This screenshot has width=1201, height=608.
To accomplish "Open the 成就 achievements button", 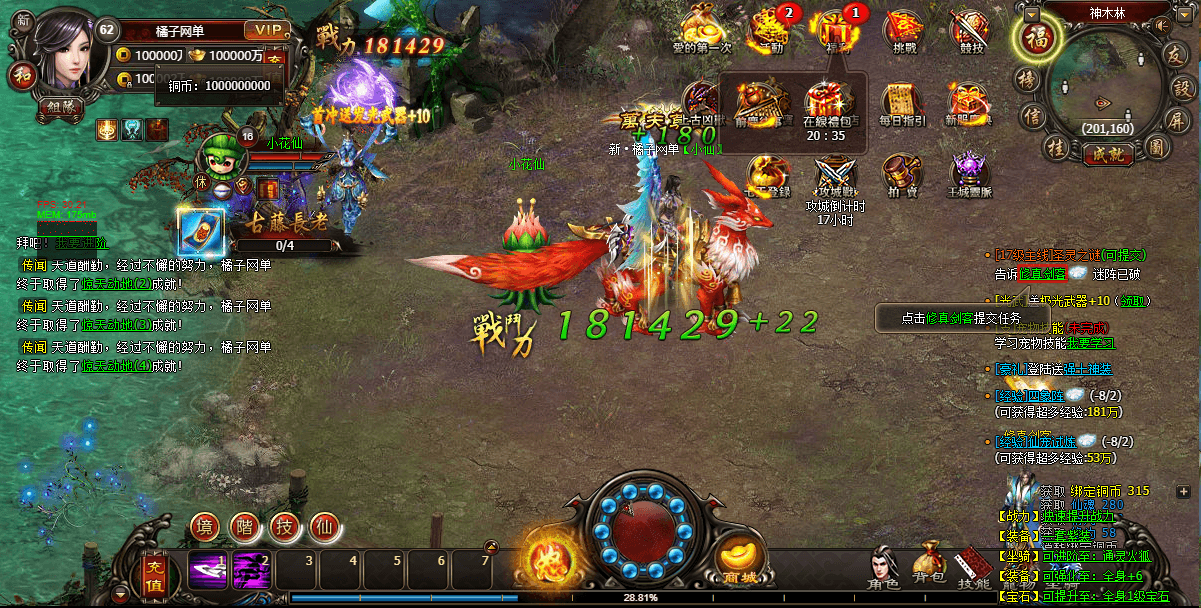I will pos(1107,154).
